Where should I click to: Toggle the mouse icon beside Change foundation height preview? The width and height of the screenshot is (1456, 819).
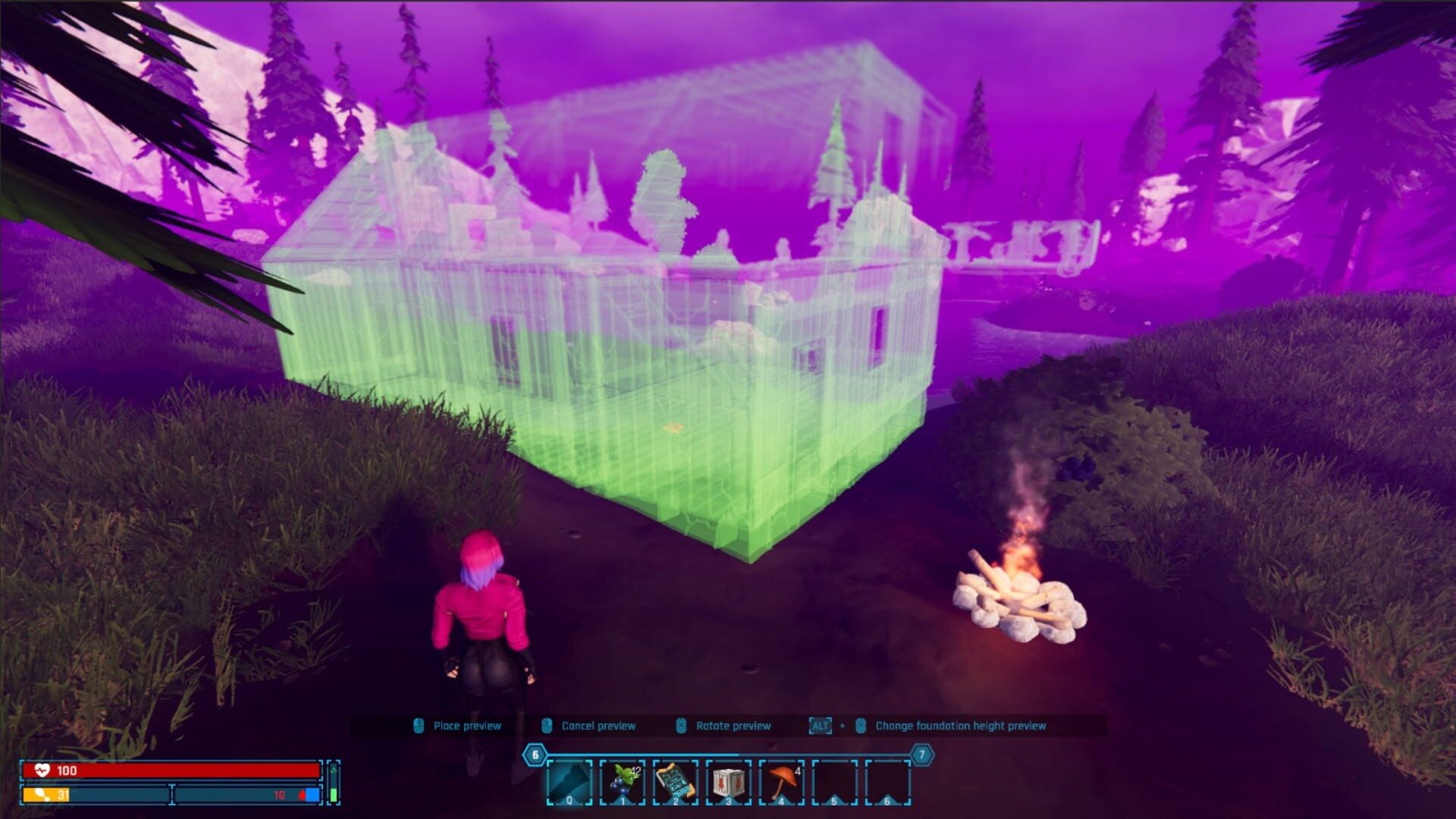(860, 724)
